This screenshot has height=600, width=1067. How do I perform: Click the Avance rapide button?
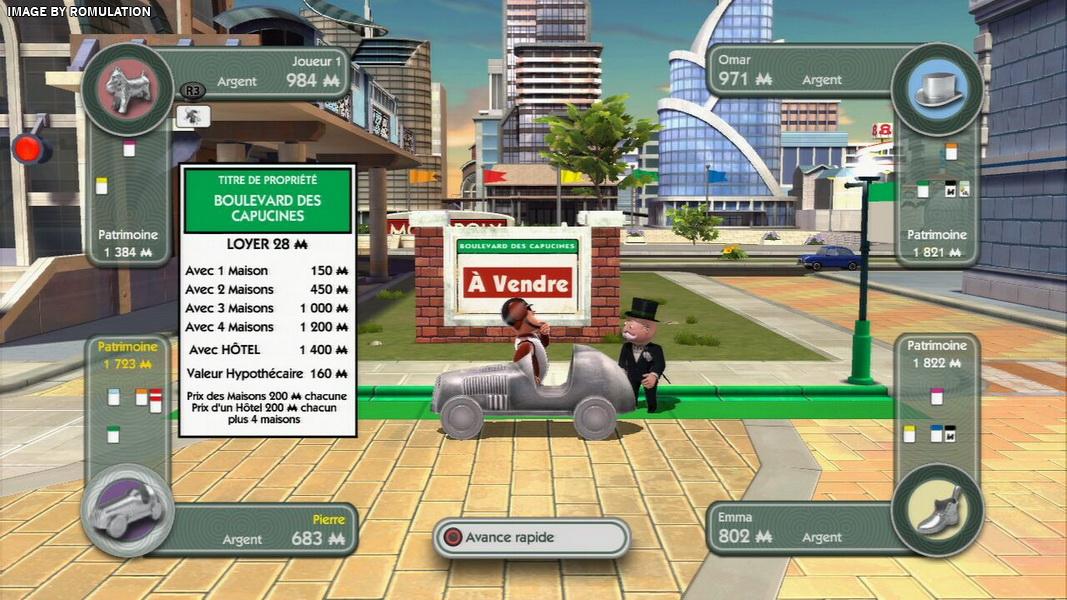531,537
